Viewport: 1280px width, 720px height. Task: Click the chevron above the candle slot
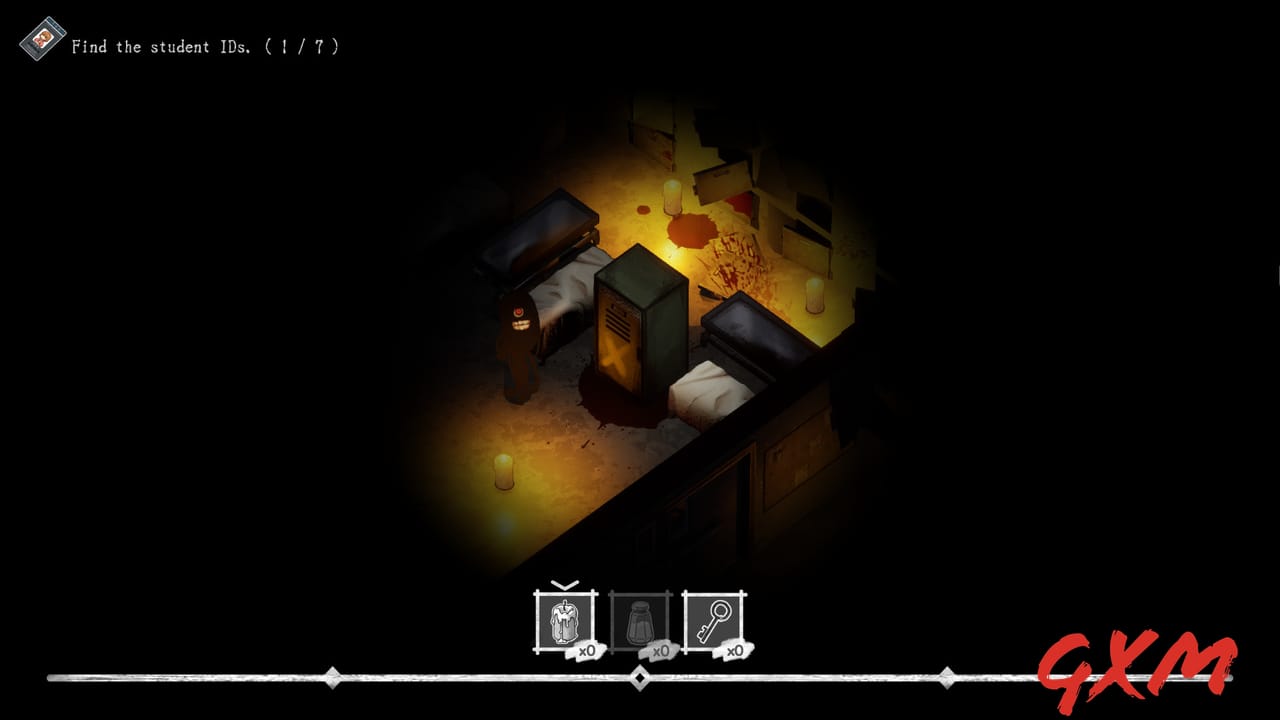[563, 583]
